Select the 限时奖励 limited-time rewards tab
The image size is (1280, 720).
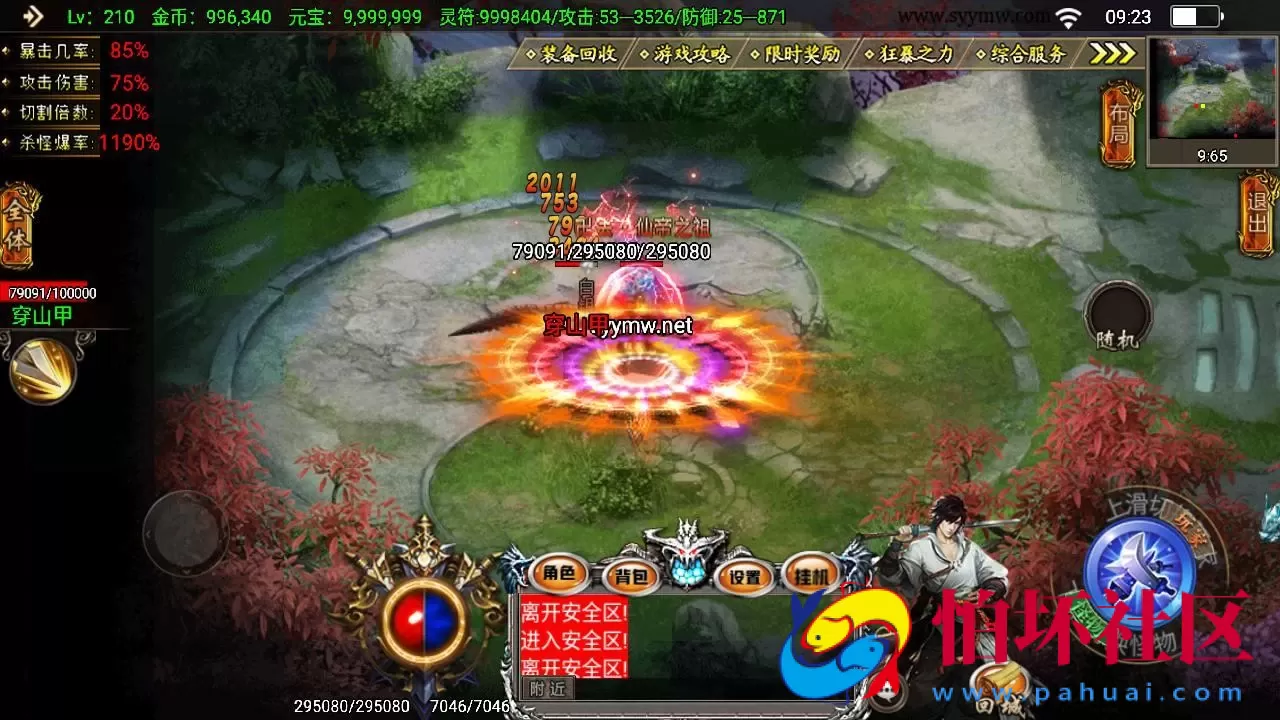[x=796, y=54]
